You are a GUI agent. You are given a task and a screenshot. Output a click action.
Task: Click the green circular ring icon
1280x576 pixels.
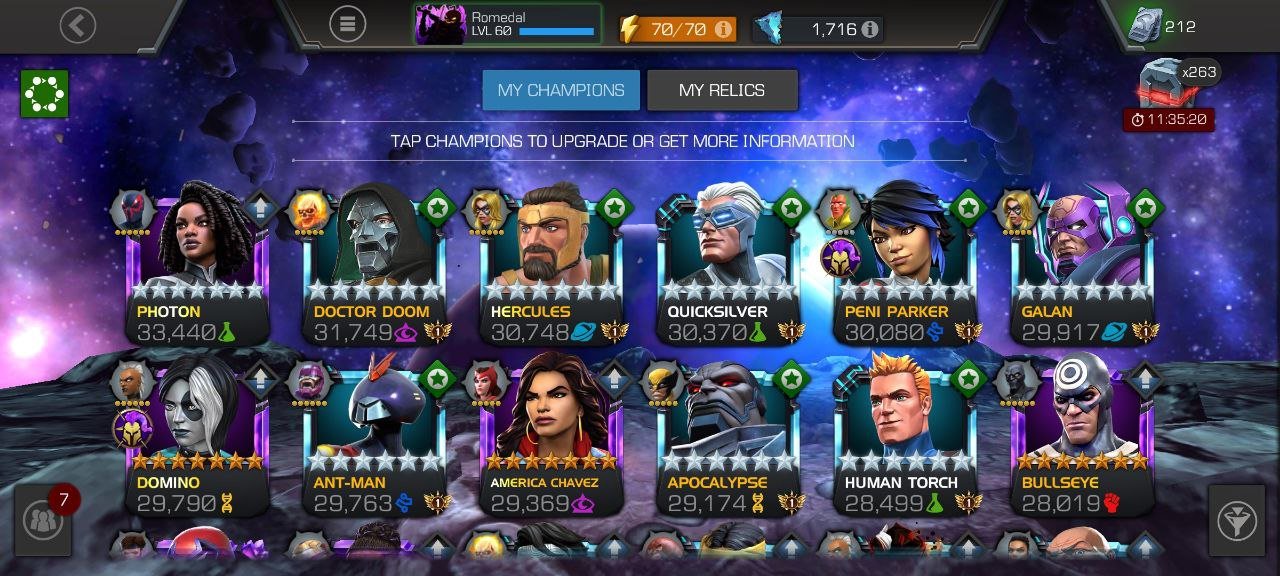[44, 94]
